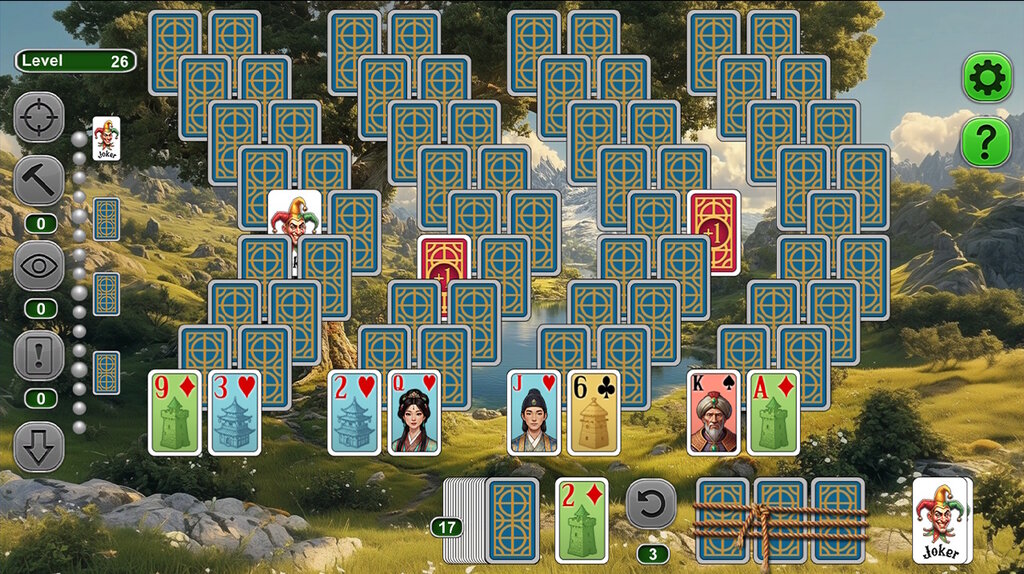1024x574 pixels.
Task: Activate the eye reveal power-up
Action: pyautogui.click(x=39, y=266)
